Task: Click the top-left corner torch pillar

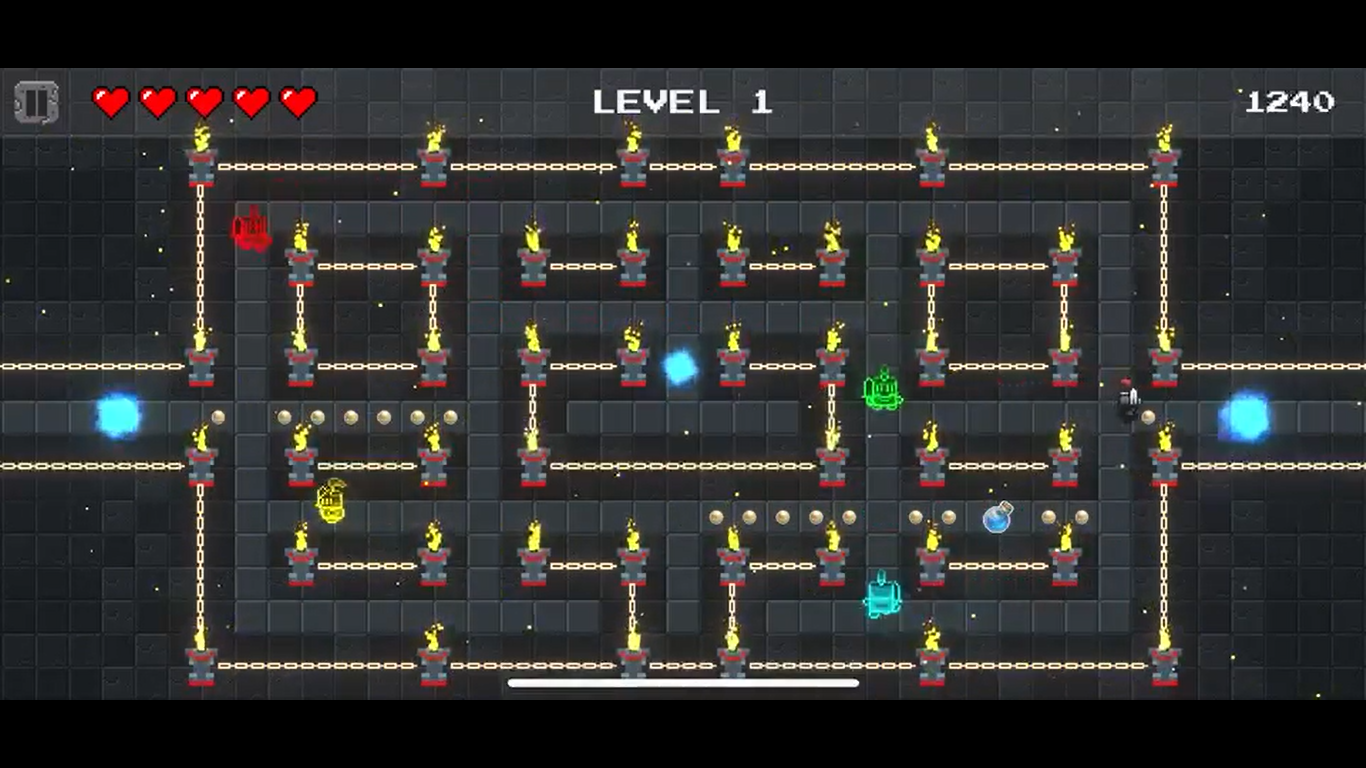Action: pyautogui.click(x=199, y=160)
